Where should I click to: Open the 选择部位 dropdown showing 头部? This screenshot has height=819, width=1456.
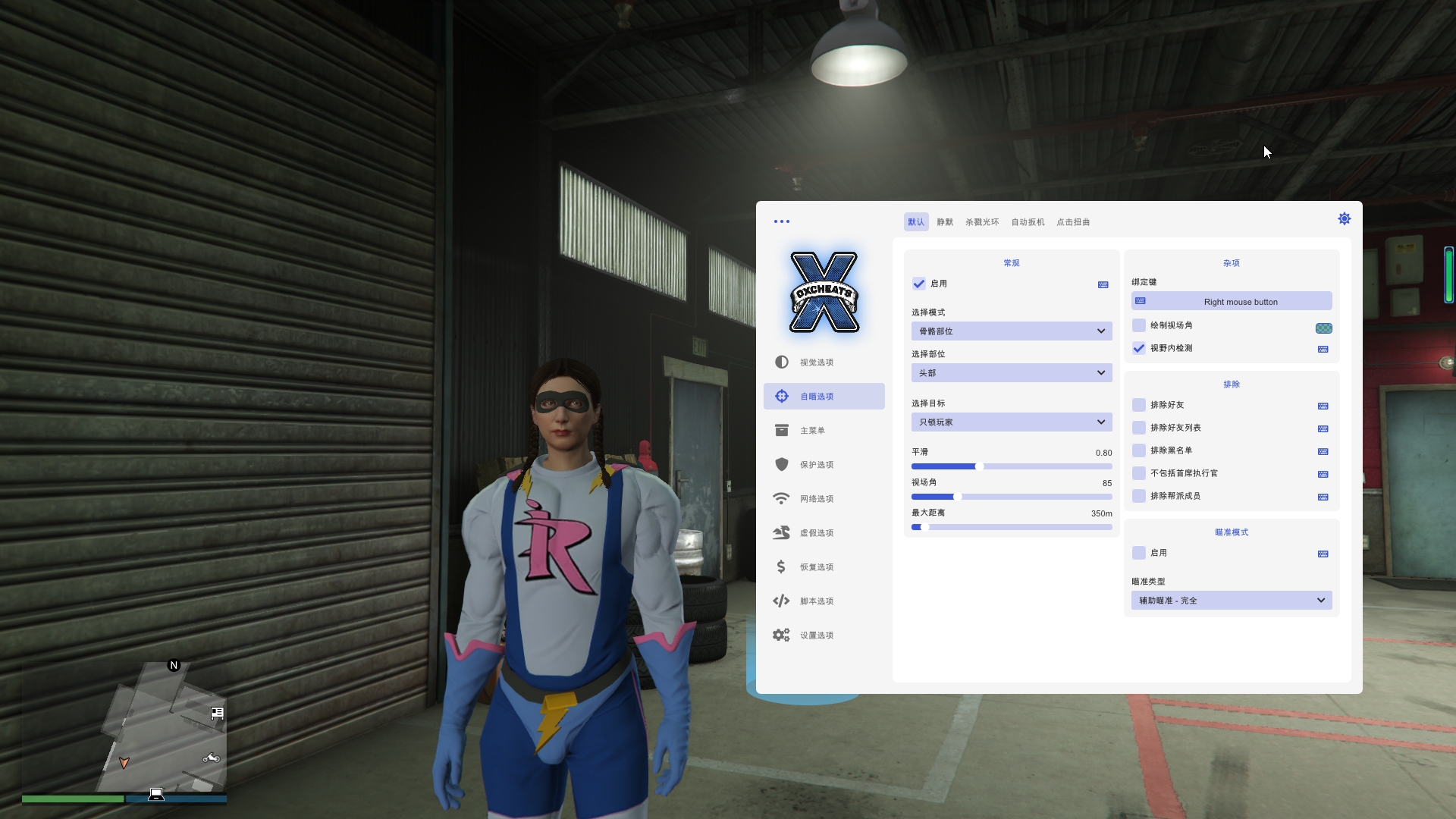1011,373
